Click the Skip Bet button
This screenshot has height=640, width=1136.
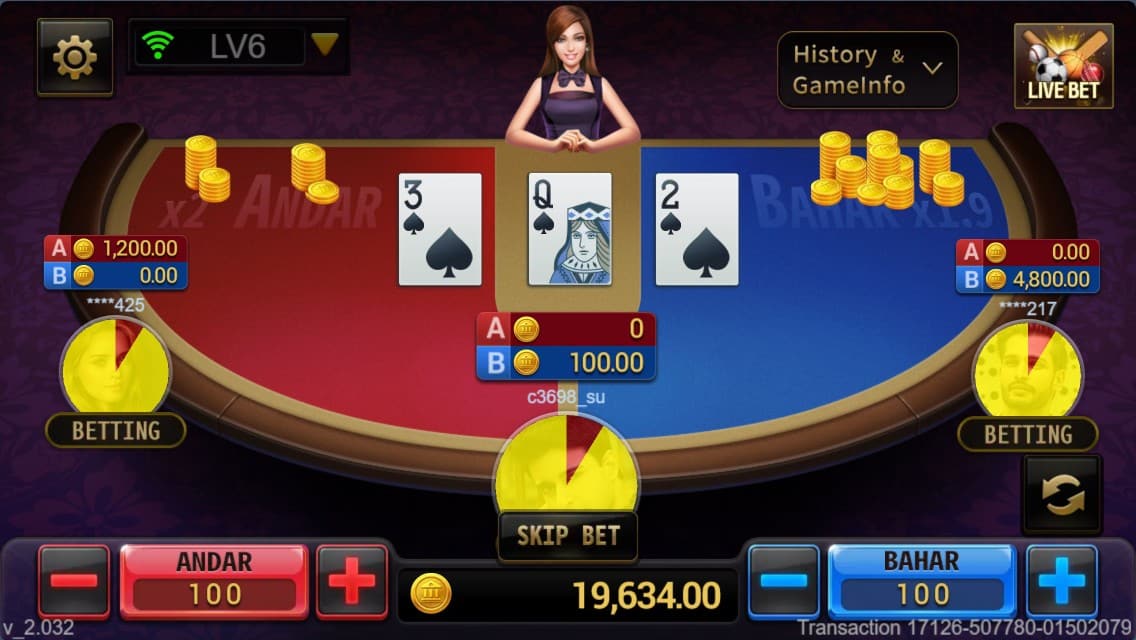pos(568,536)
